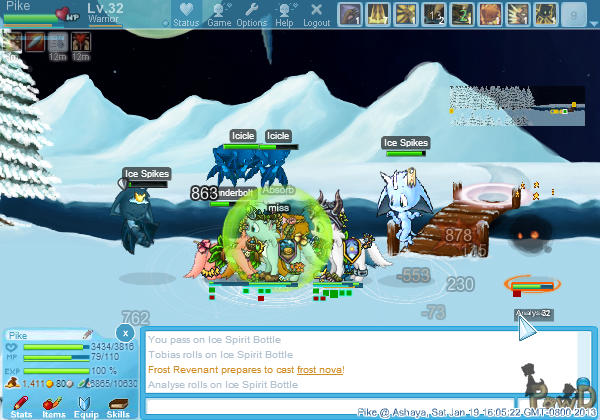Trigger the skill in hotbar slot 3
Screen dimensions: 600x420
tap(405, 14)
